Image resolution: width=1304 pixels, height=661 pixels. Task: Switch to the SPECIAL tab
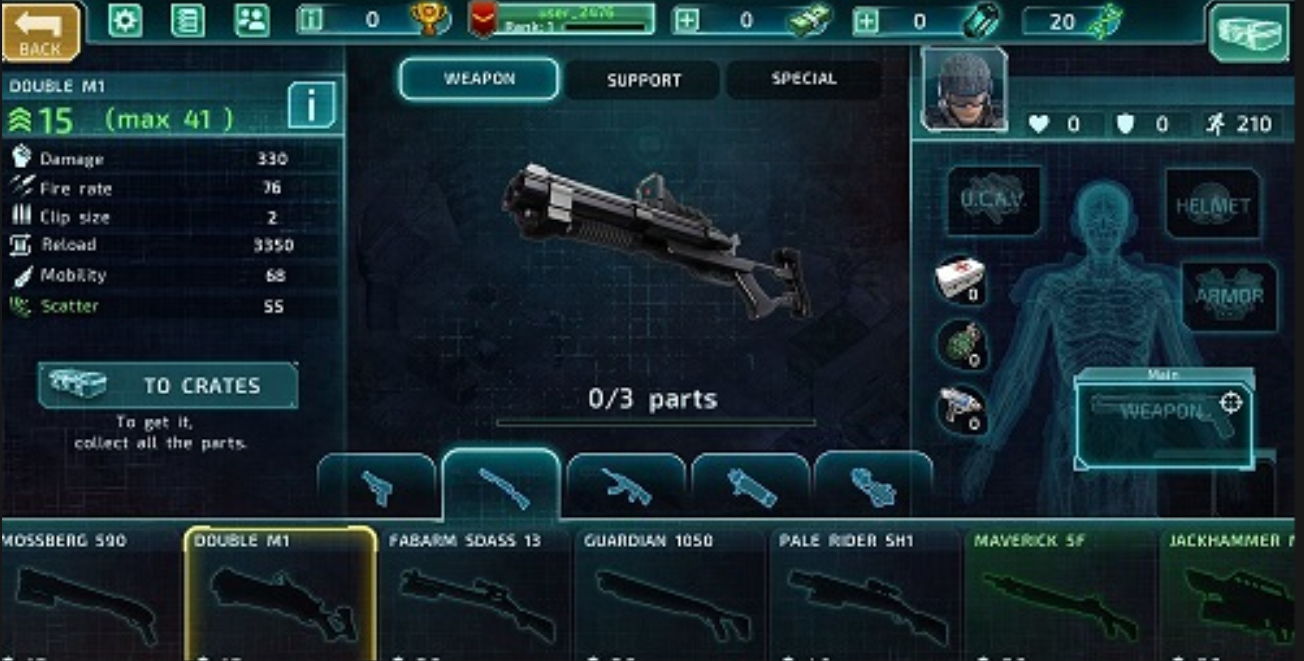(803, 79)
